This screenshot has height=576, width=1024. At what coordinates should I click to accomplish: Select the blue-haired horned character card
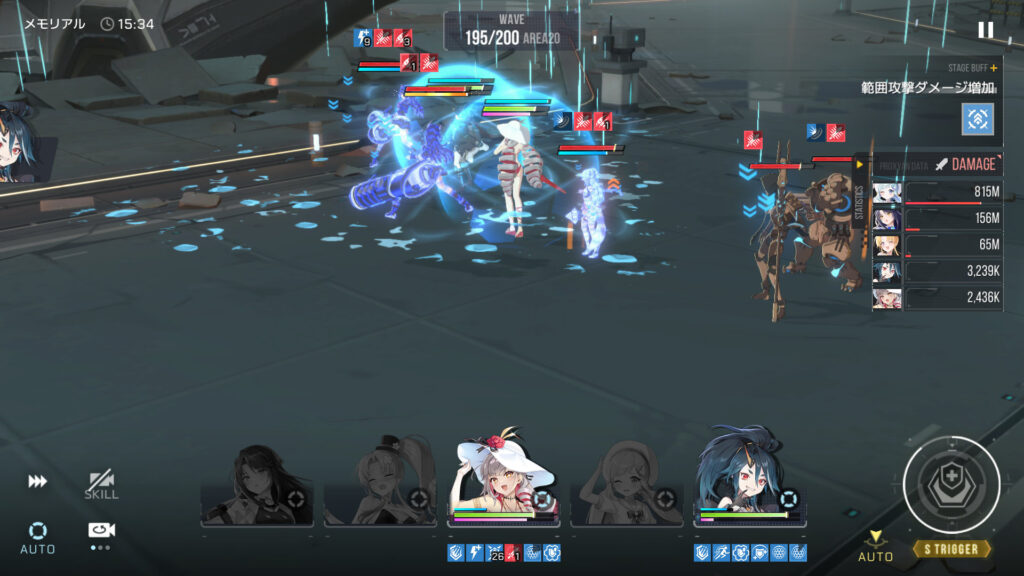point(749,478)
